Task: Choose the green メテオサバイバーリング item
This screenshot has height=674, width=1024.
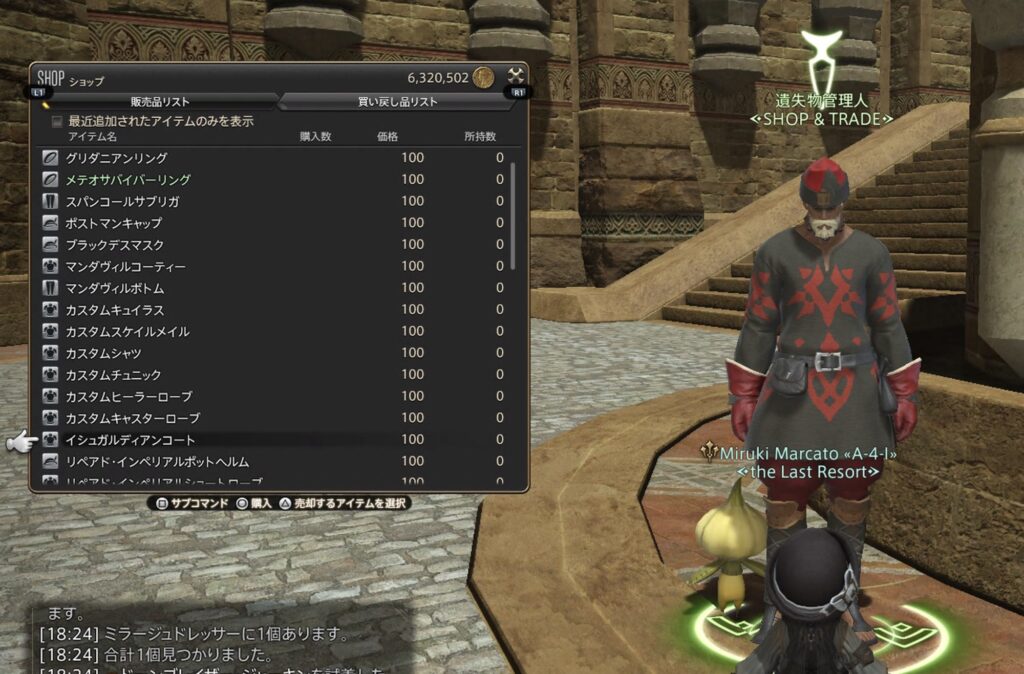Action: pyautogui.click(x=128, y=180)
